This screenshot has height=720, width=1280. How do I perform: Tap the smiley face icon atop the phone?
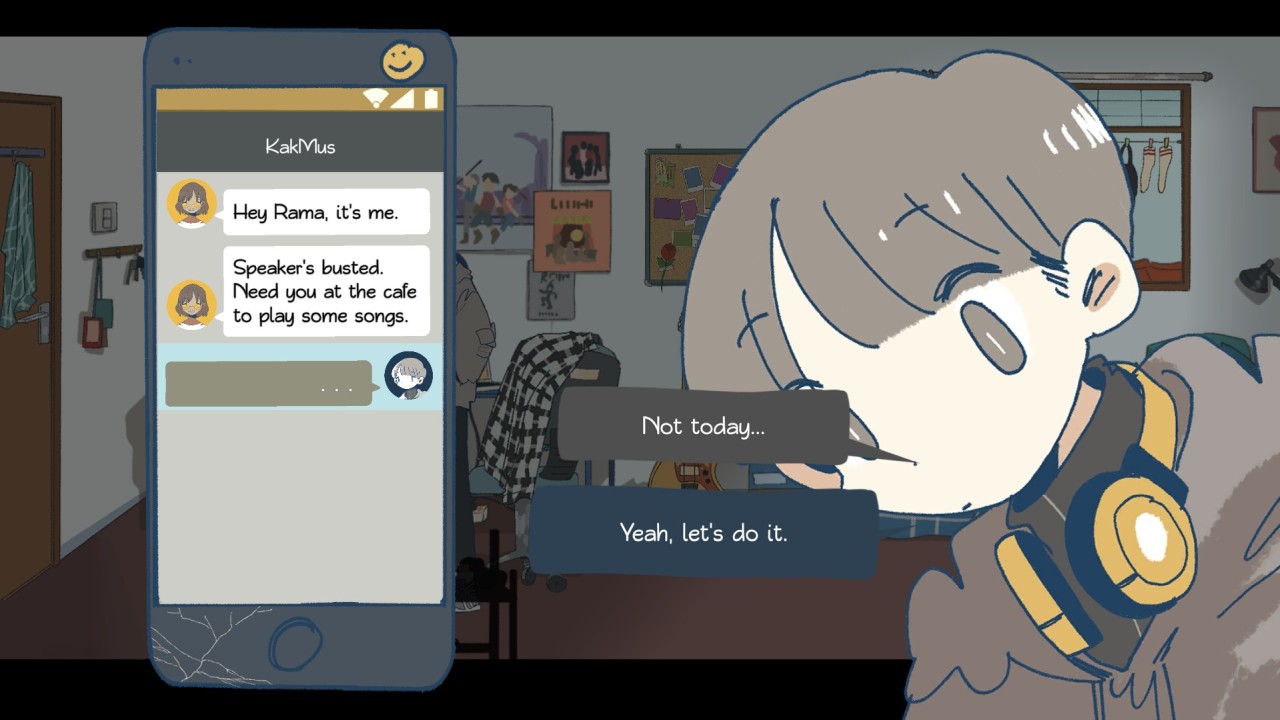(404, 59)
